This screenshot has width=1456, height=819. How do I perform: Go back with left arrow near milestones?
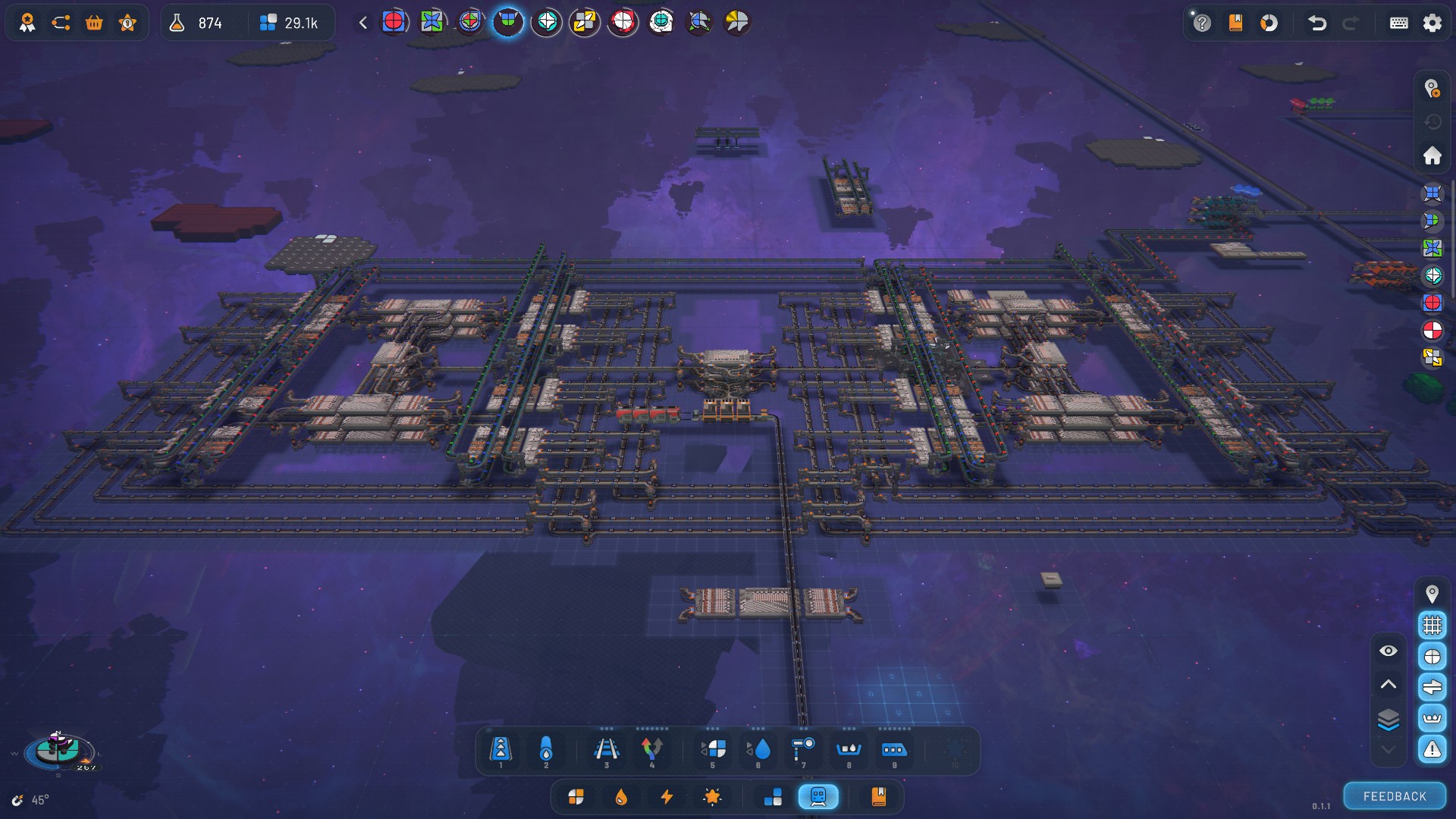[363, 23]
